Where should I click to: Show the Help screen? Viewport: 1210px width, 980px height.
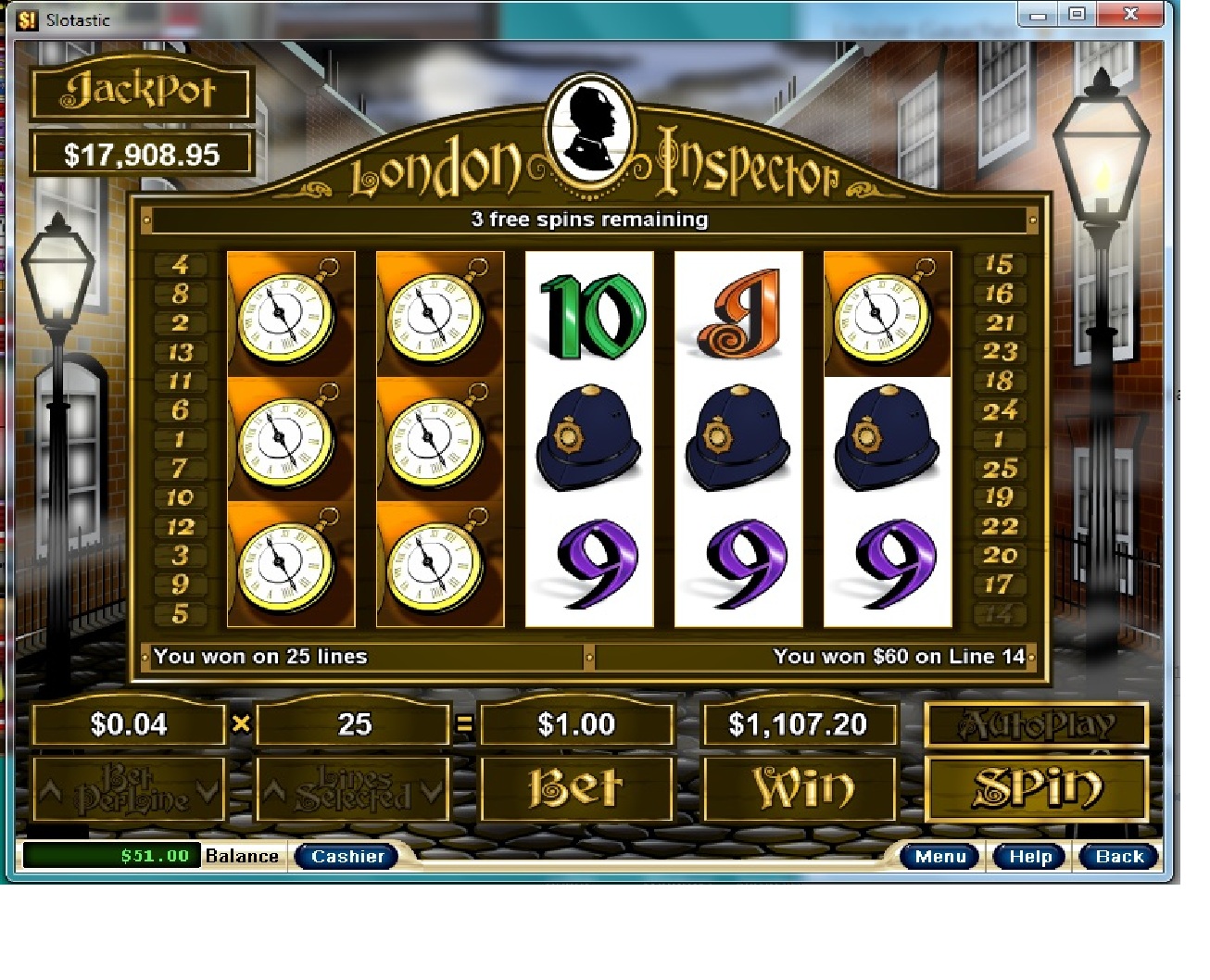(1029, 857)
